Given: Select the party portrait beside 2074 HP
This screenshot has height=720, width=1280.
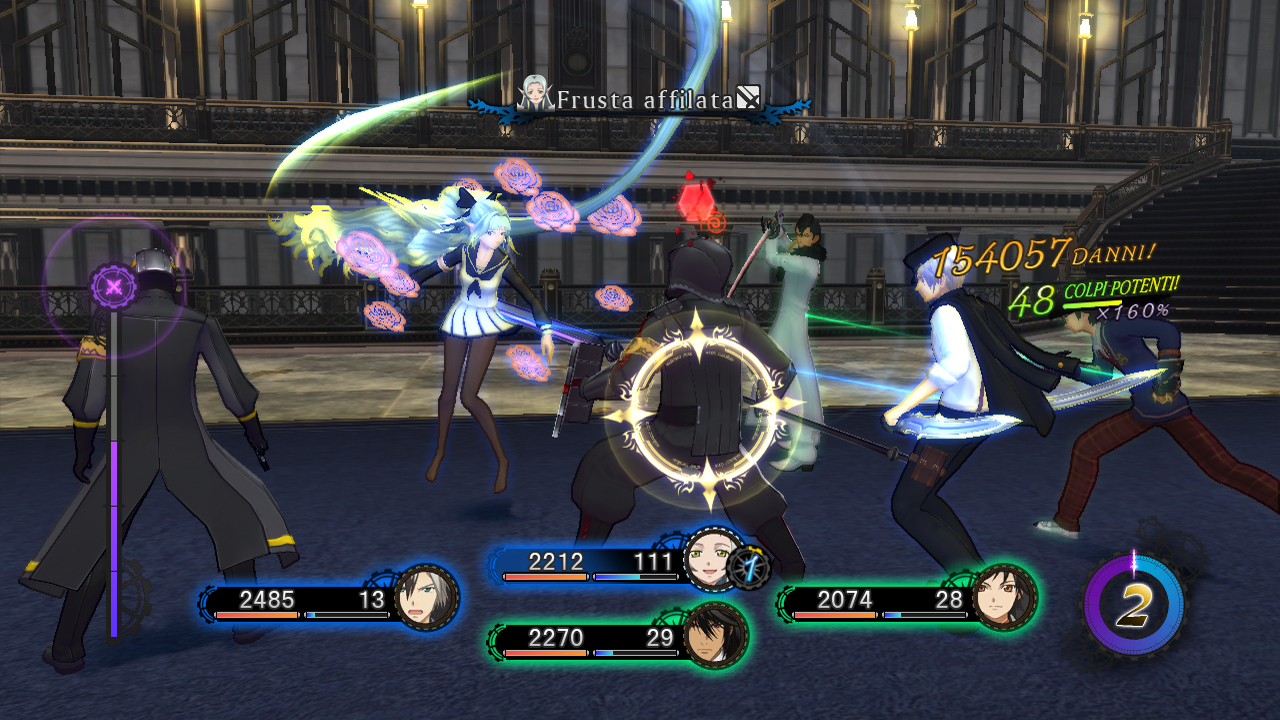Looking at the screenshot, I should (x=1004, y=597).
